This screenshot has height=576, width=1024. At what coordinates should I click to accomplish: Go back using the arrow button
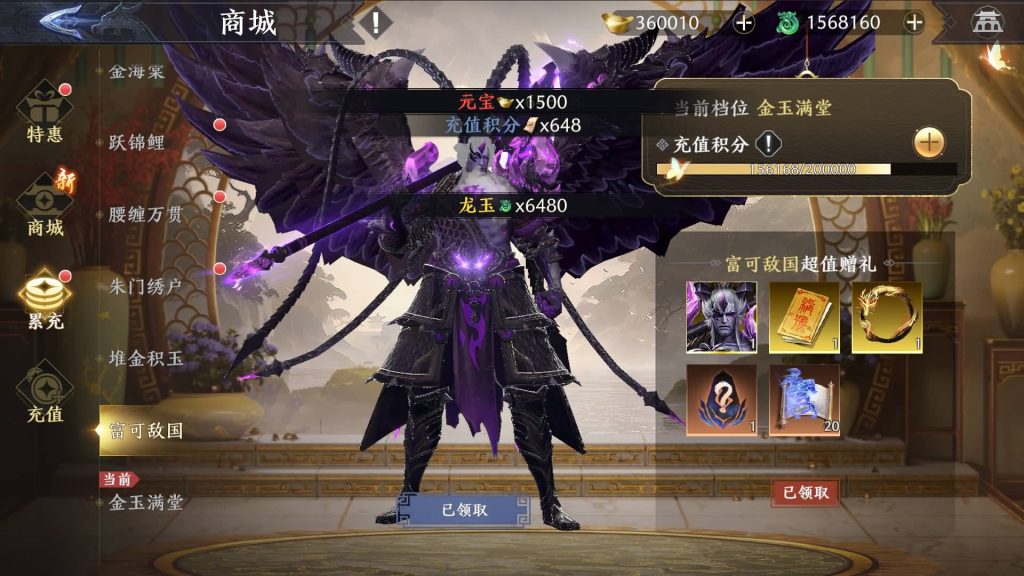pyautogui.click(x=63, y=21)
